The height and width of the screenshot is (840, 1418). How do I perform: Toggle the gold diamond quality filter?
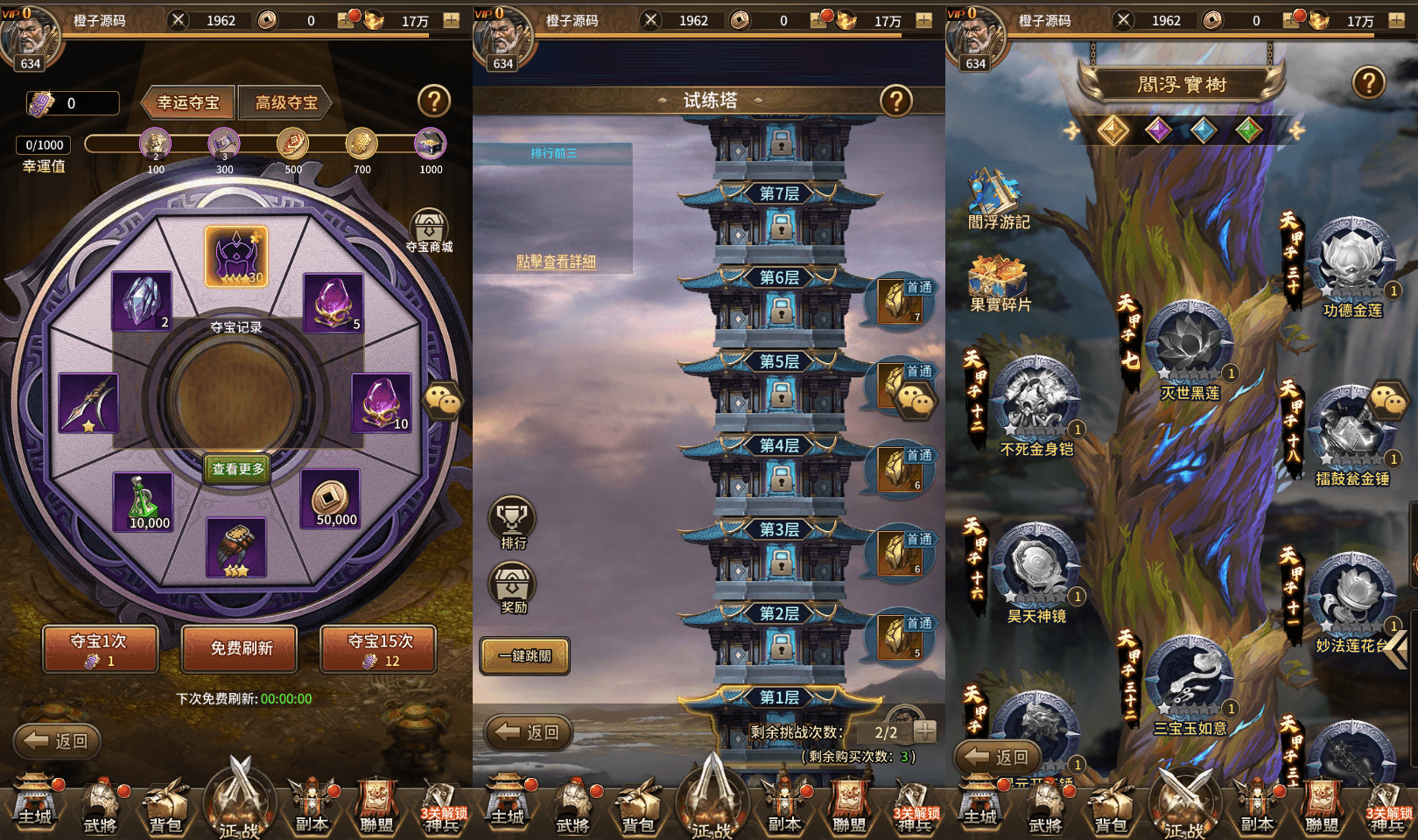(1113, 131)
